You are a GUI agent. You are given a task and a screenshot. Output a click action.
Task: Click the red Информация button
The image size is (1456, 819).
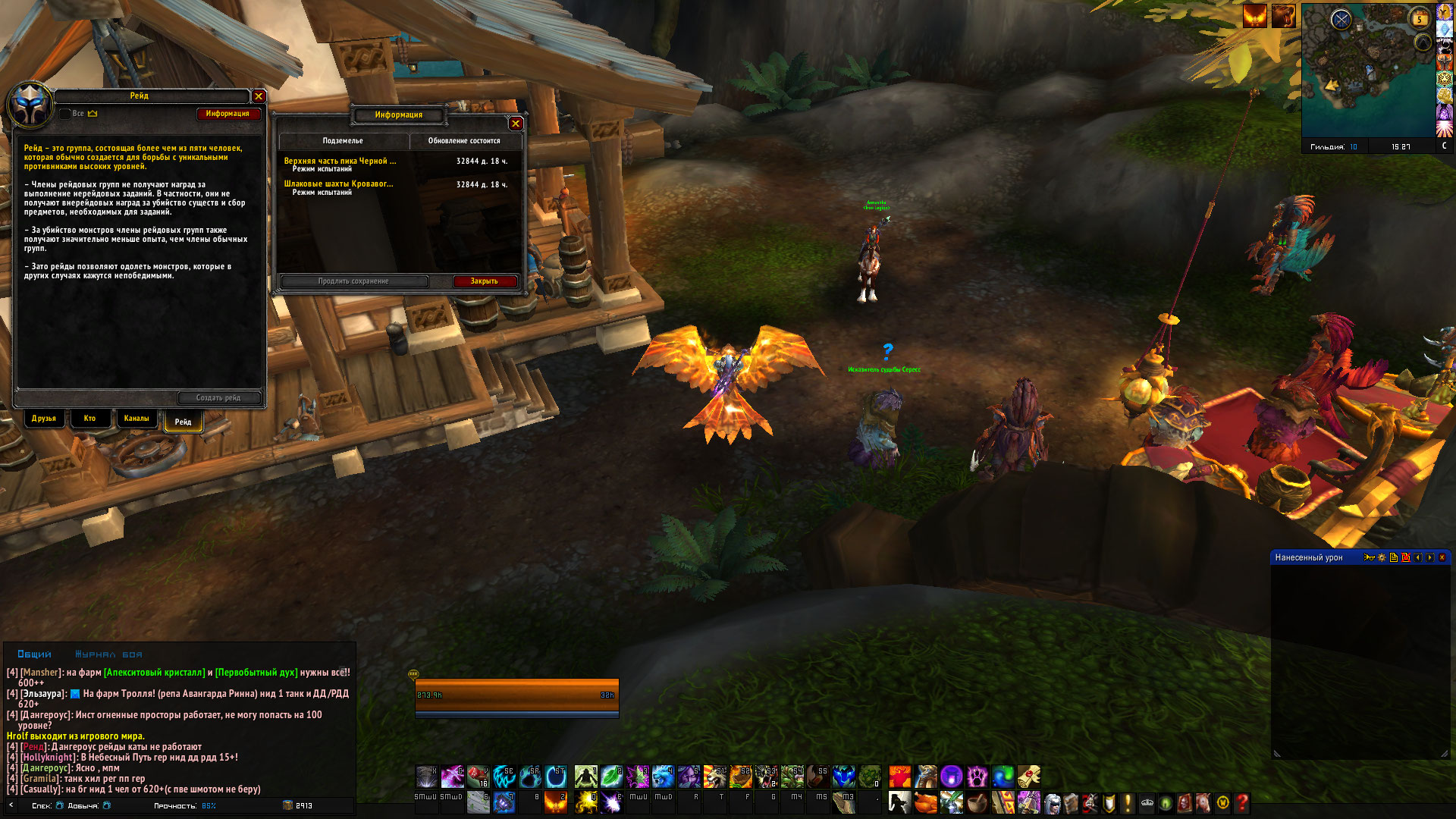227,114
